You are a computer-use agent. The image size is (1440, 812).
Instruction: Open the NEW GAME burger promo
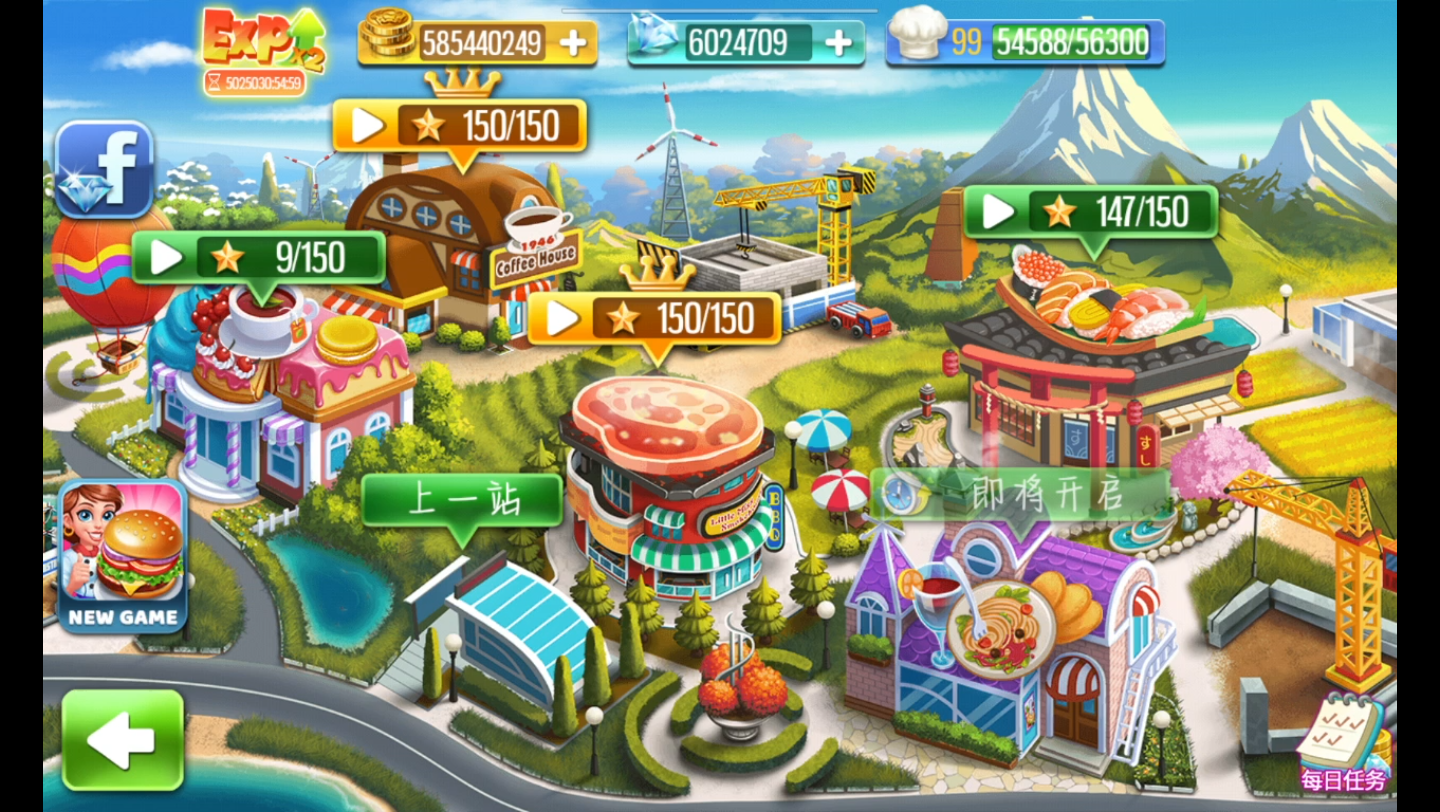pos(124,556)
